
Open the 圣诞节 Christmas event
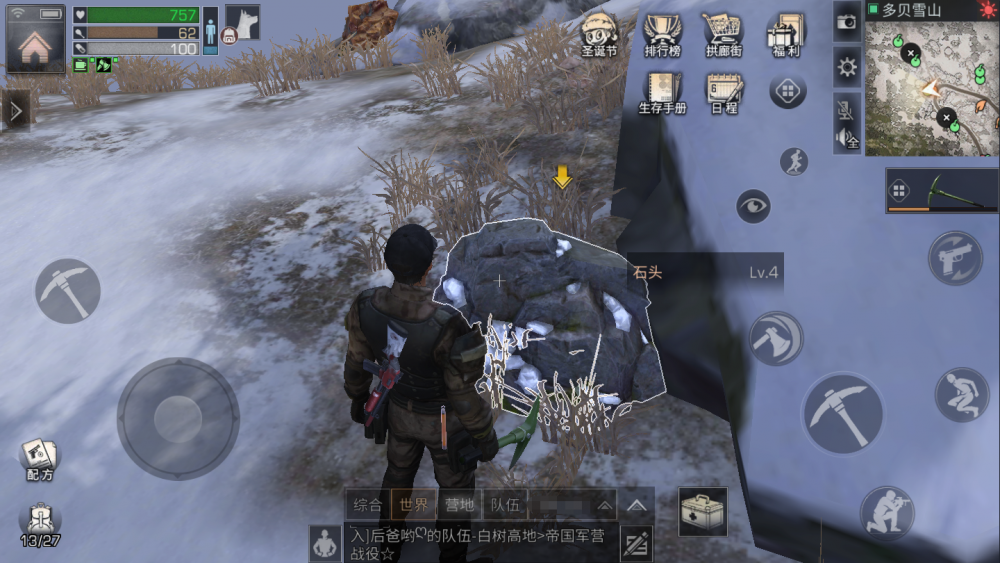(600, 36)
